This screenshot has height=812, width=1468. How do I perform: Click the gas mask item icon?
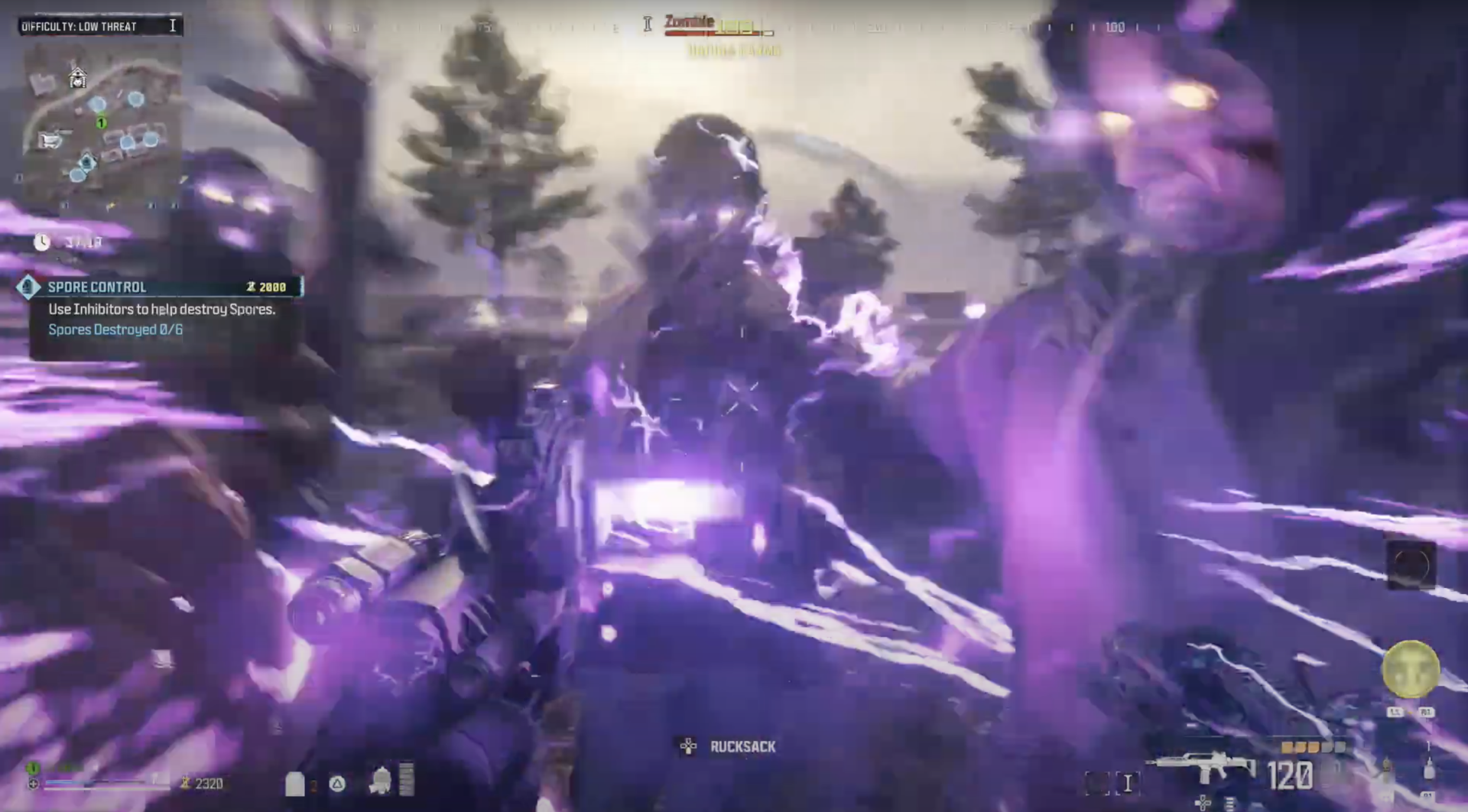tap(378, 781)
